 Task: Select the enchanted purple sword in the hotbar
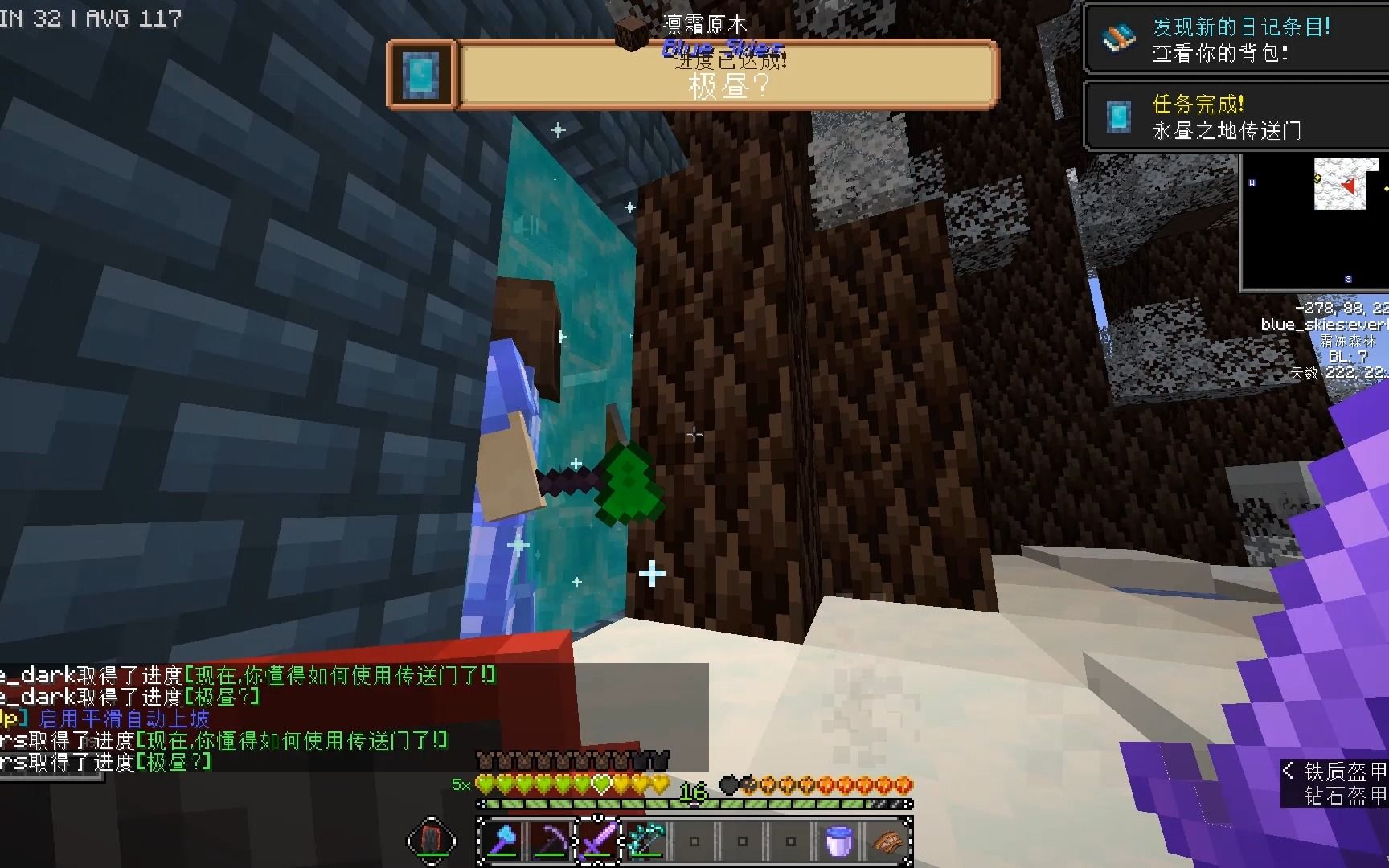(597, 841)
